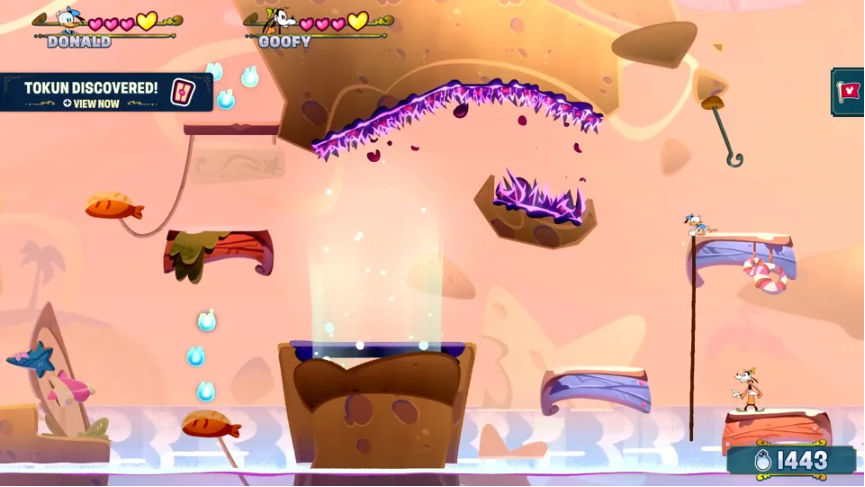865x487 pixels.
Task: Open the Tokun Discovered notification
Action: point(91,92)
